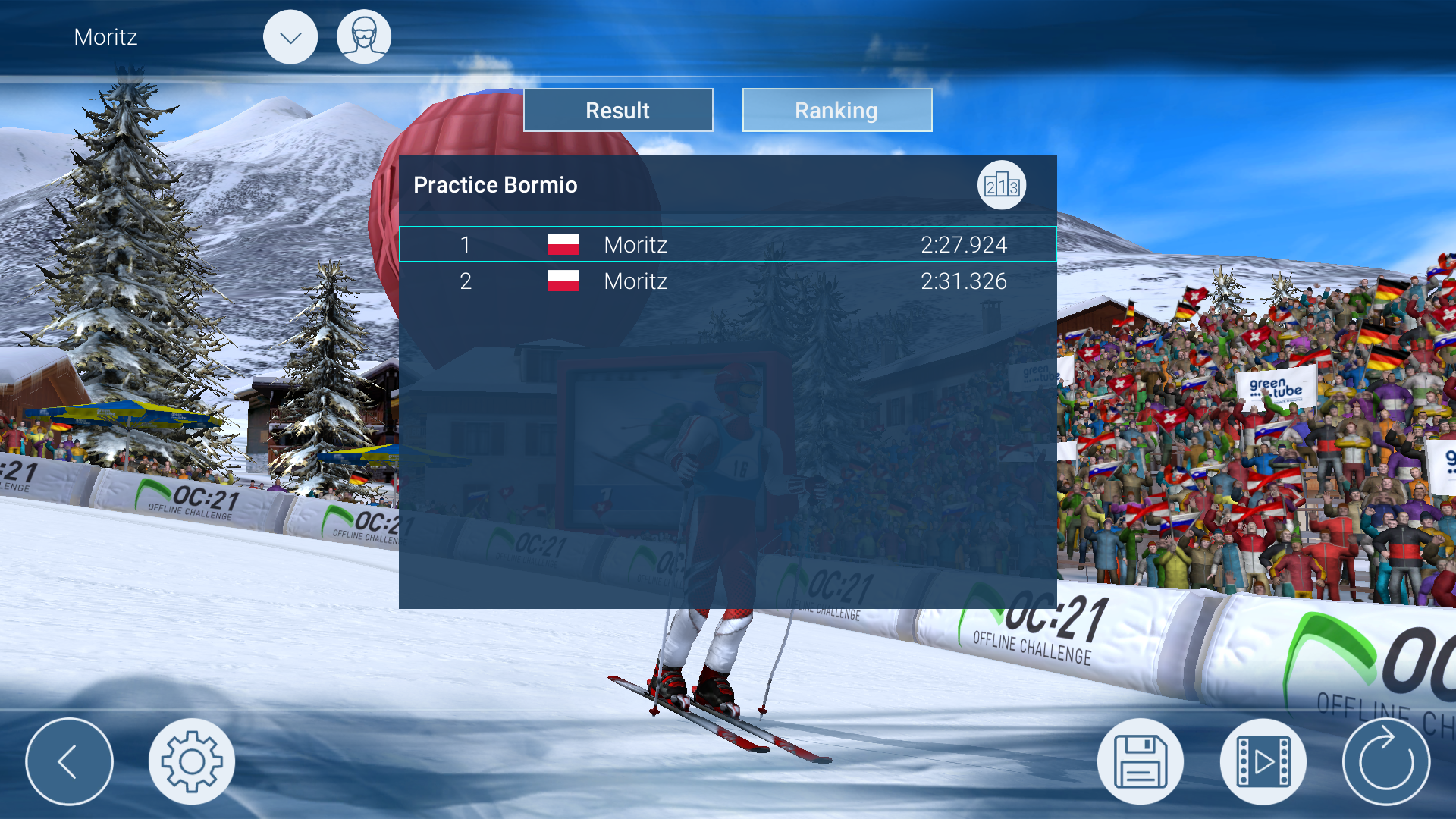The image size is (1456, 819).
Task: Open the Ranking tab
Action: pyautogui.click(x=836, y=111)
